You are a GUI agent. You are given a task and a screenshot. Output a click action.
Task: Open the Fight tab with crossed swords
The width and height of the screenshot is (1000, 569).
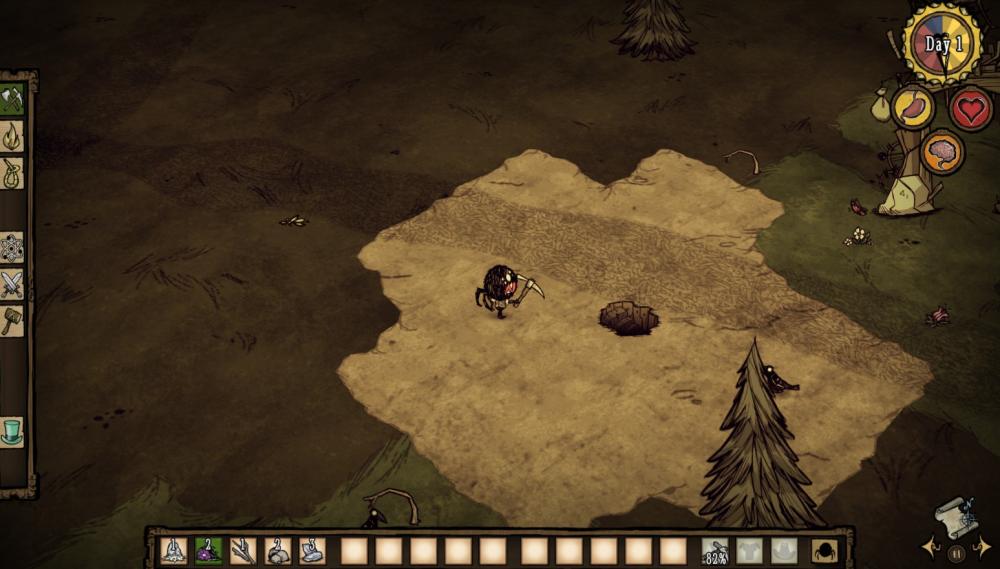[12, 284]
